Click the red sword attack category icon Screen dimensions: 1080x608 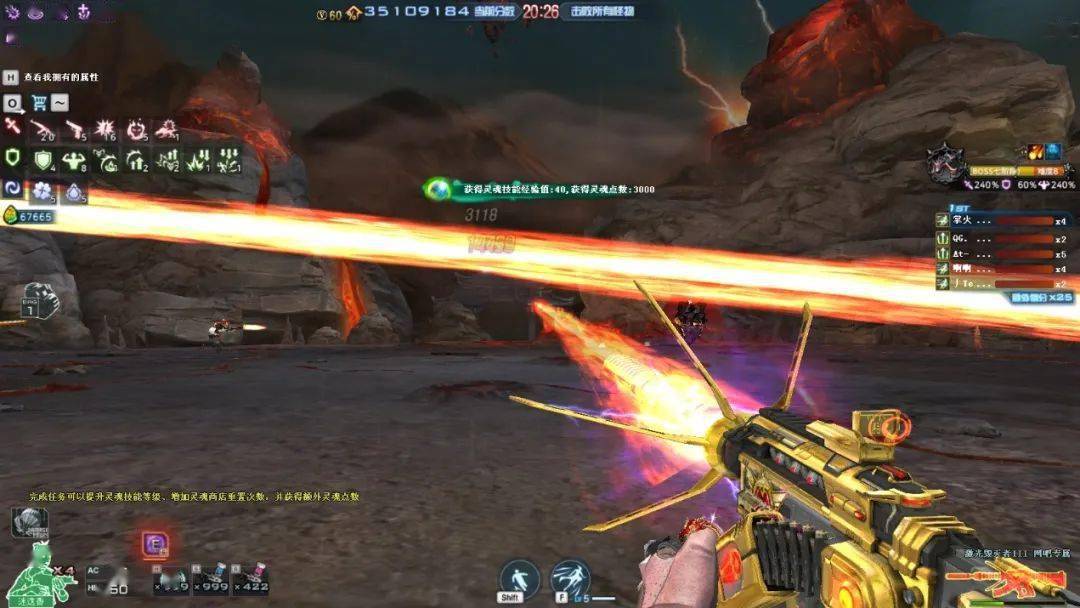(12, 127)
